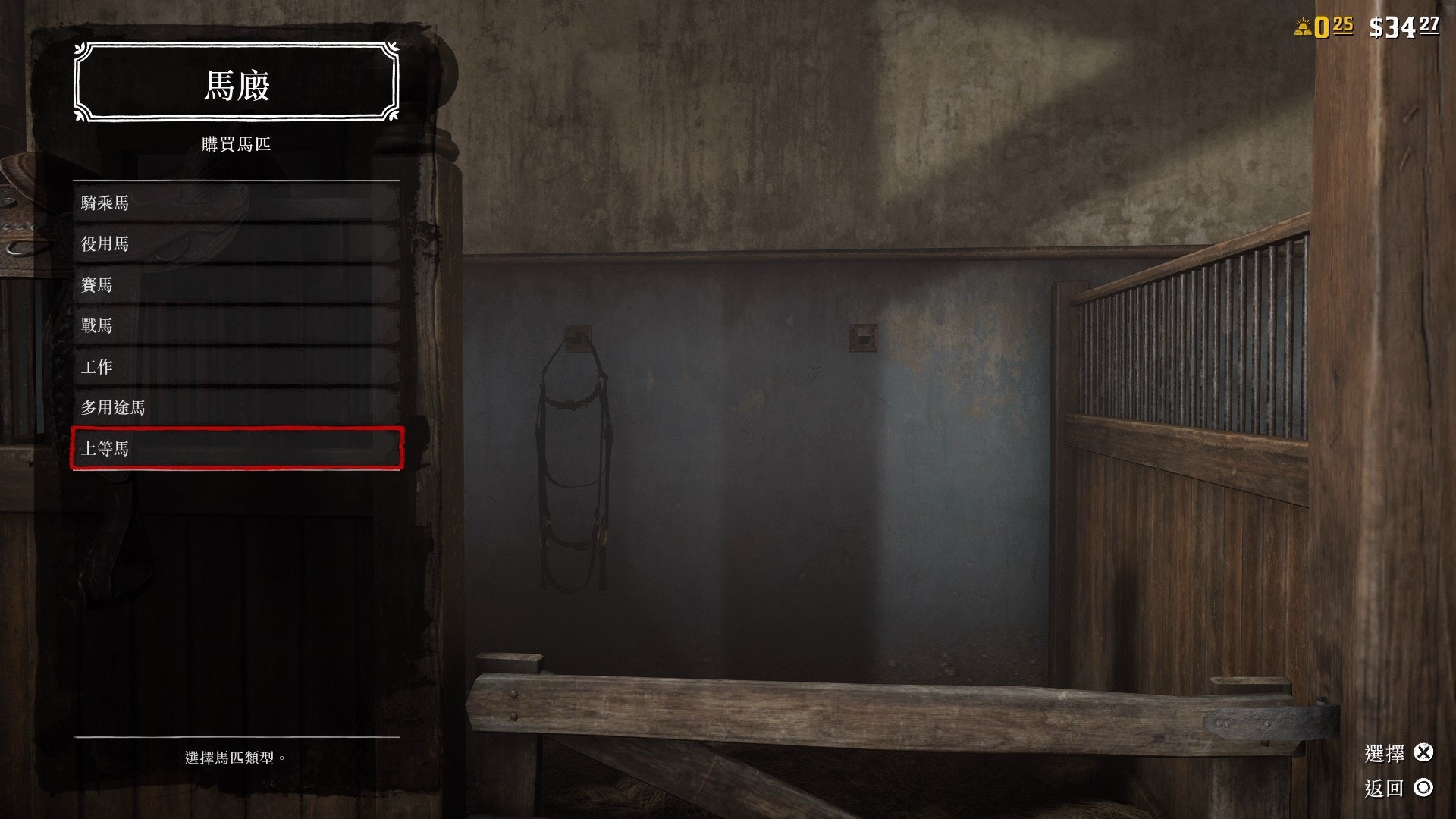This screenshot has width=1456, height=819.
Task: Click the dollar balance $34.27 display
Action: [1405, 24]
